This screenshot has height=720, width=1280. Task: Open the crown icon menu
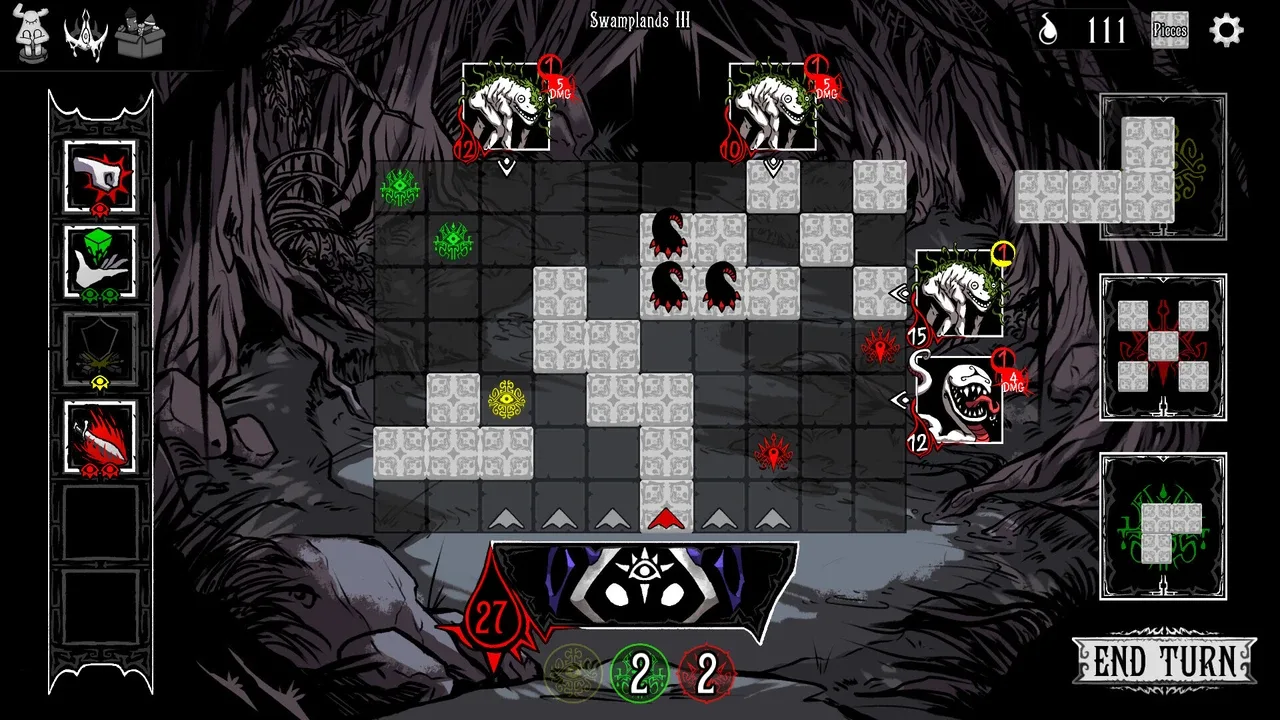(85, 34)
